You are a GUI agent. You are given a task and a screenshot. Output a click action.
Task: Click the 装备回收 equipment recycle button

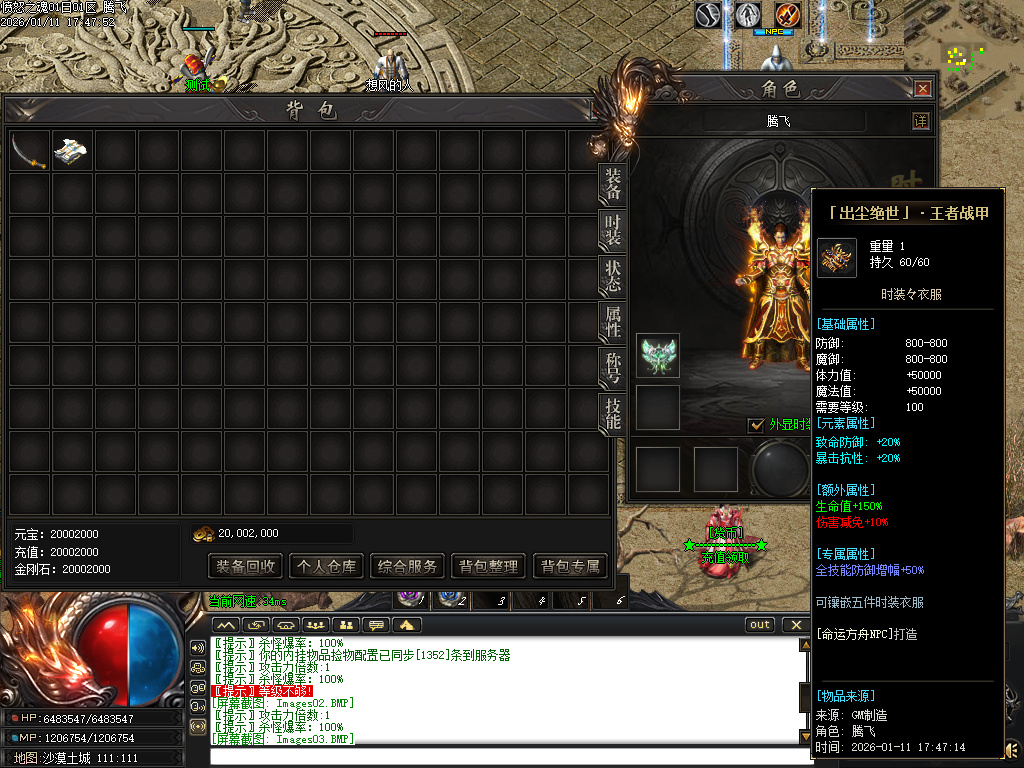(x=245, y=566)
